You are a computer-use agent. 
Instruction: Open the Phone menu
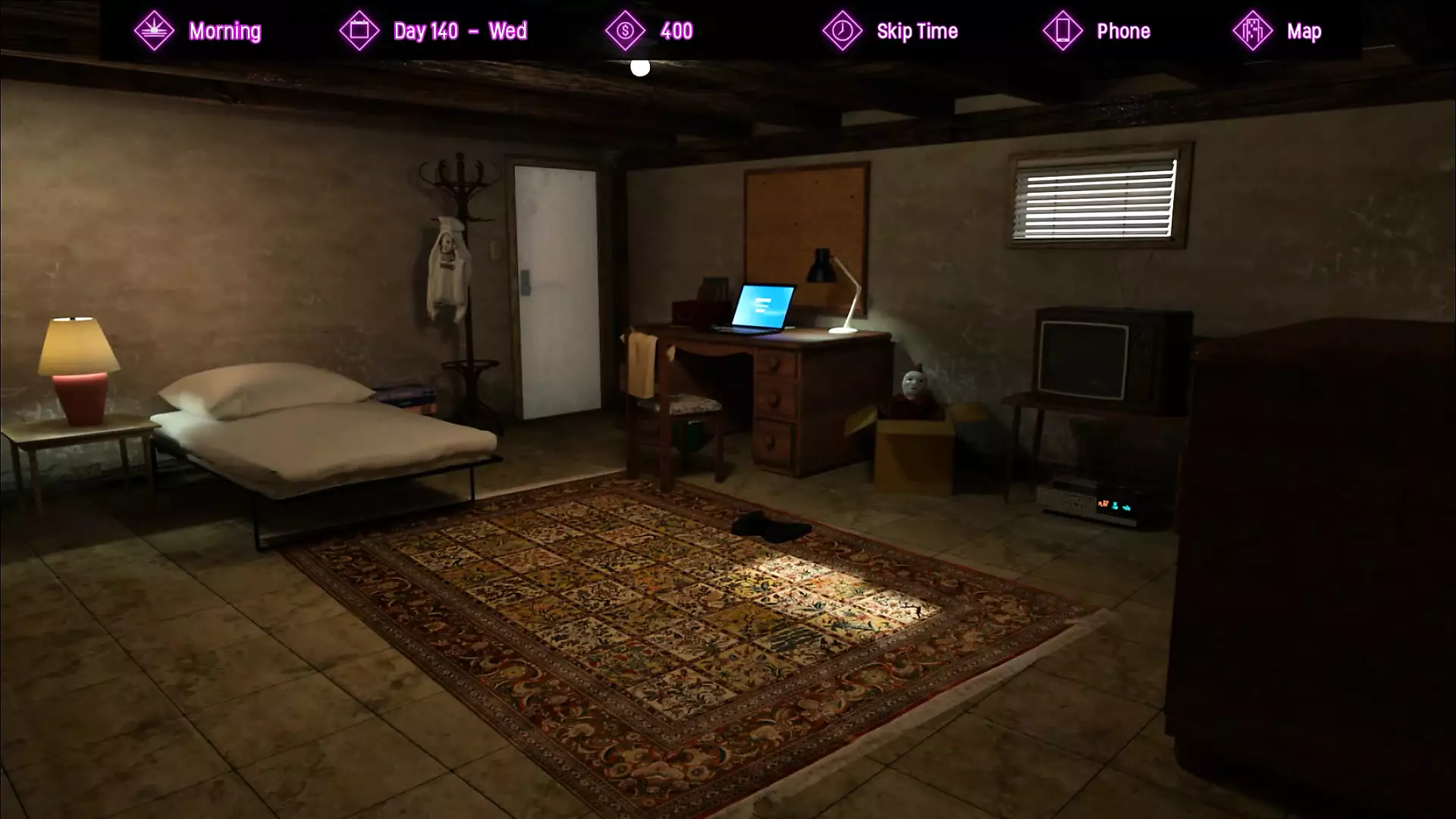tap(1122, 31)
